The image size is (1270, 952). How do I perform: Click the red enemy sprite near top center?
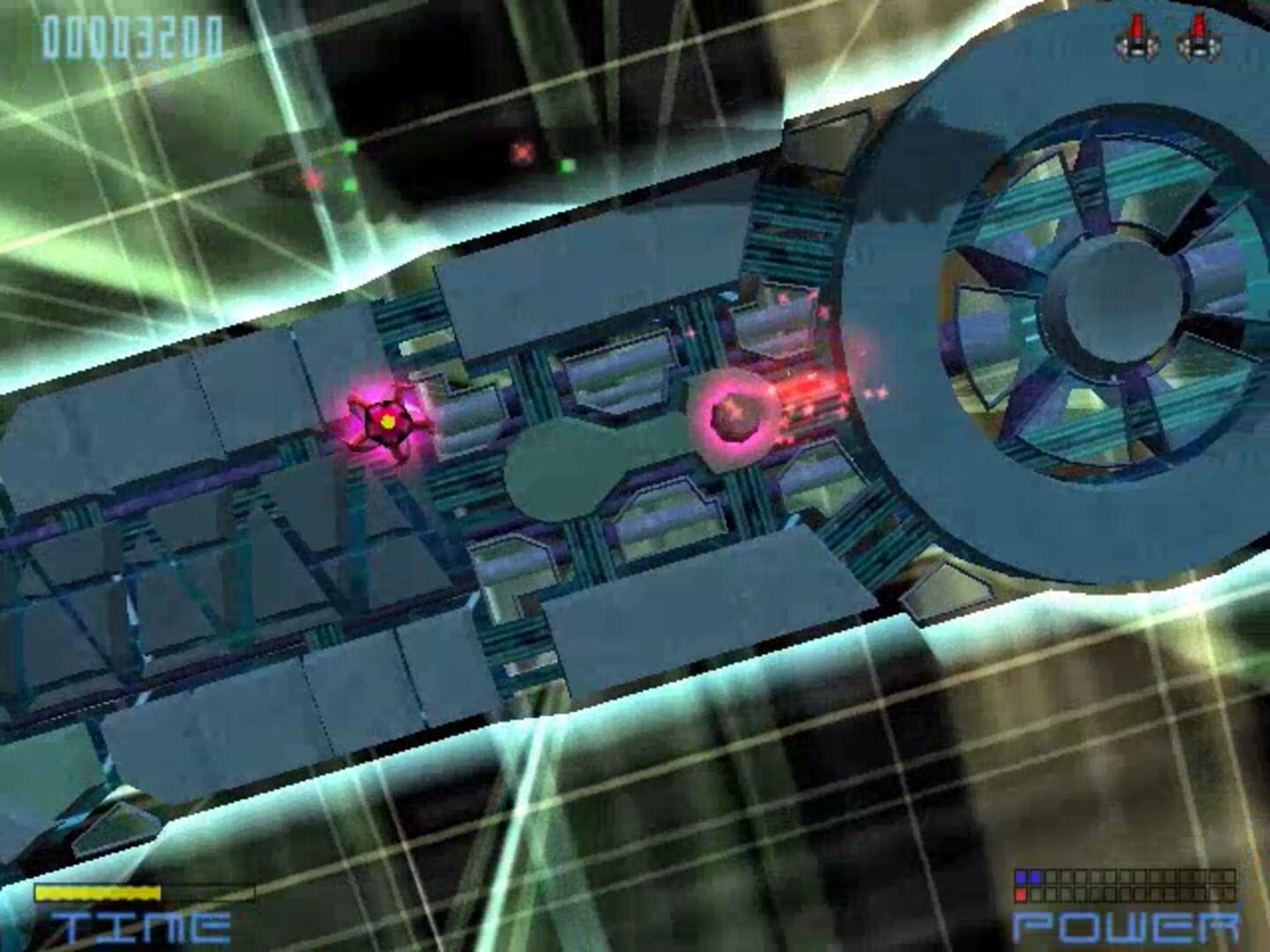pyautogui.click(x=520, y=152)
